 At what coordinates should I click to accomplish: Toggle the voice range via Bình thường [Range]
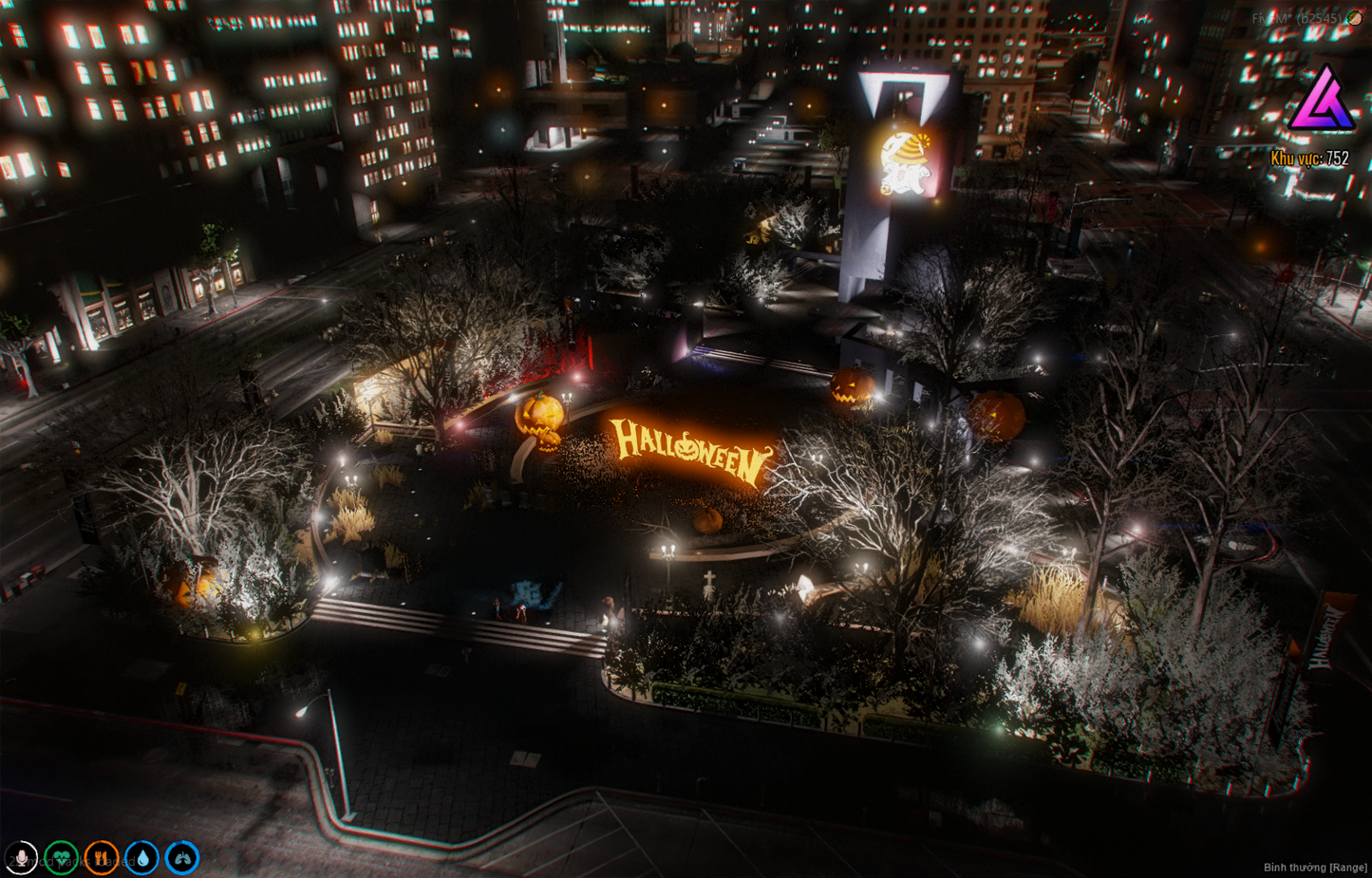coord(1313,867)
